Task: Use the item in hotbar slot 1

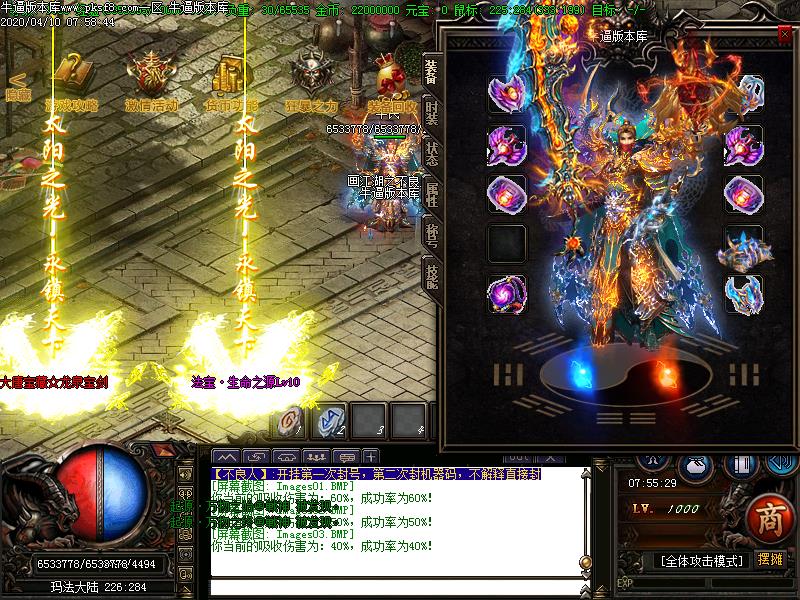Action: coord(292,421)
